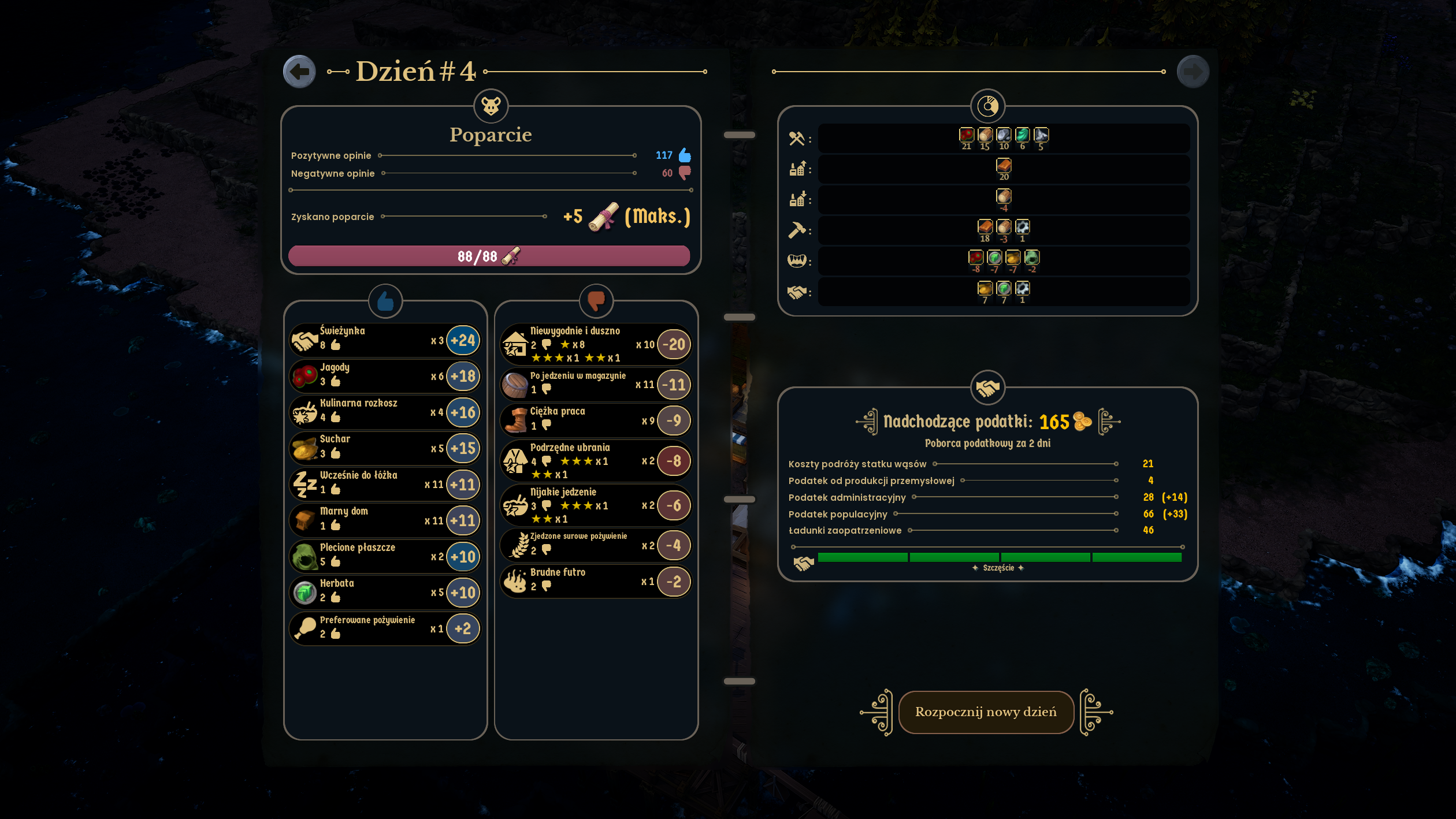Viewport: 1456px width, 819px height.
Task: Select the Jagody opinion row
Action: pos(384,376)
